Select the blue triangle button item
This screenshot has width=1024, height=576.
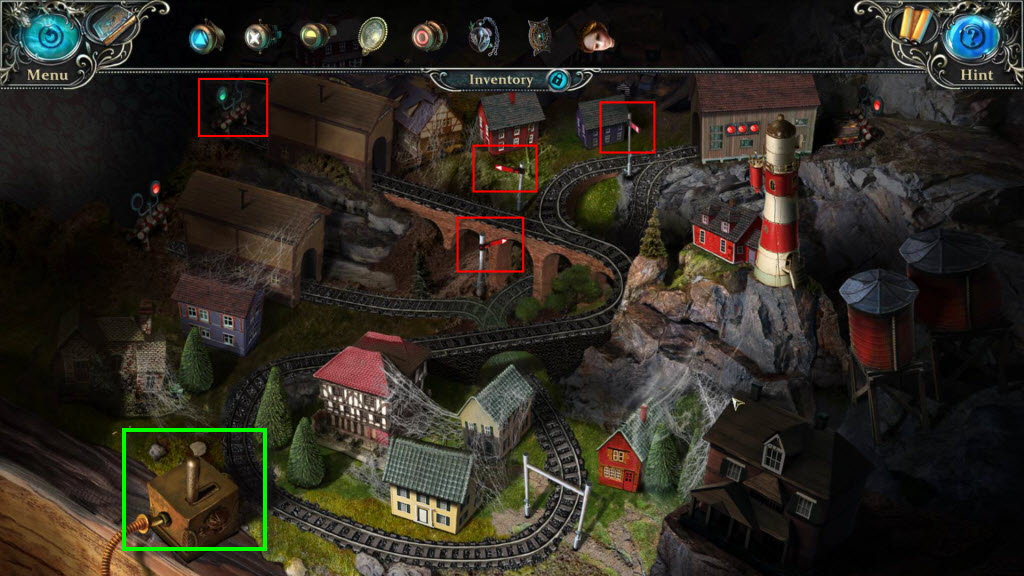[x=204, y=37]
